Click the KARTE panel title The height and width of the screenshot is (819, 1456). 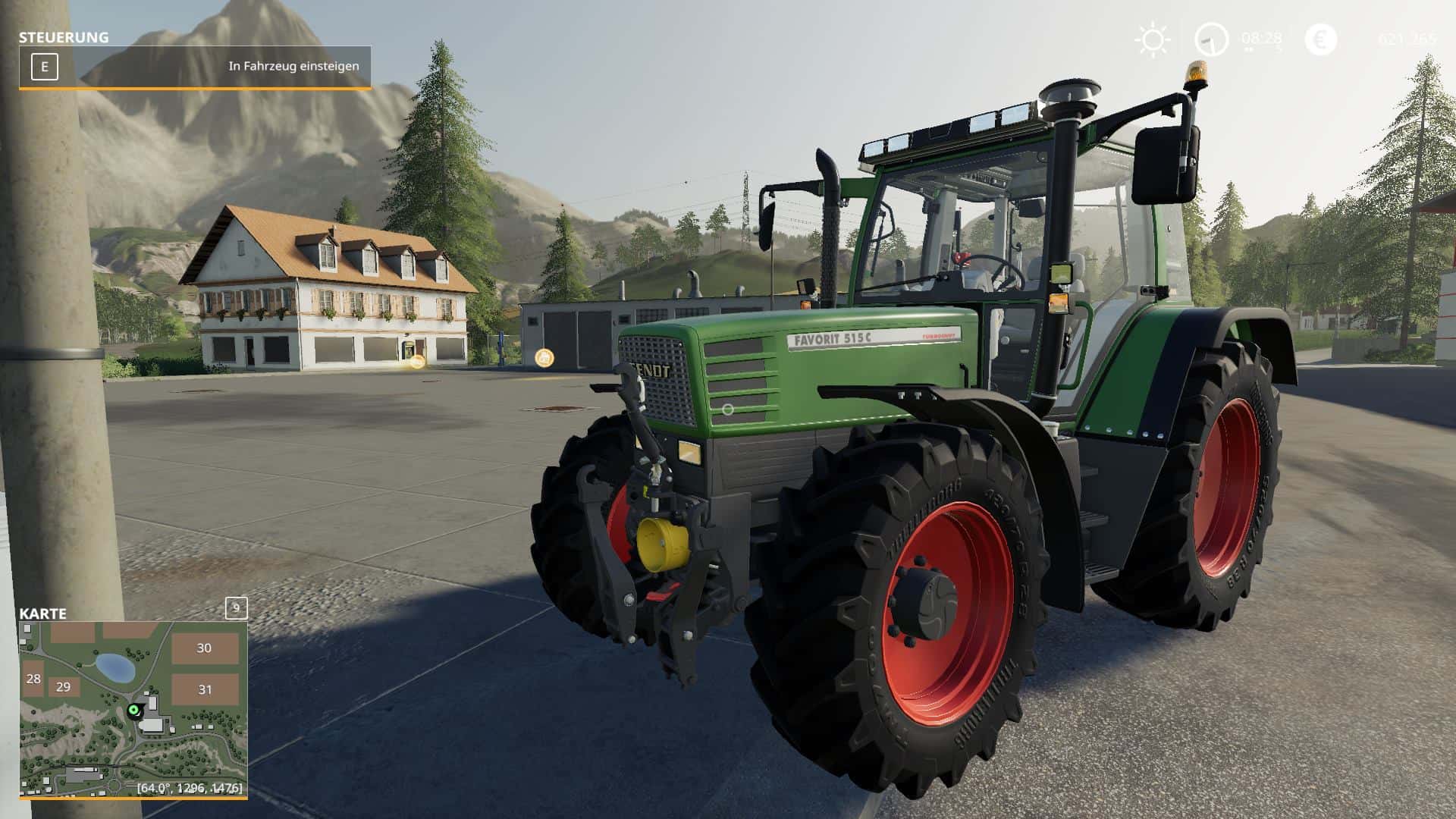click(x=43, y=614)
